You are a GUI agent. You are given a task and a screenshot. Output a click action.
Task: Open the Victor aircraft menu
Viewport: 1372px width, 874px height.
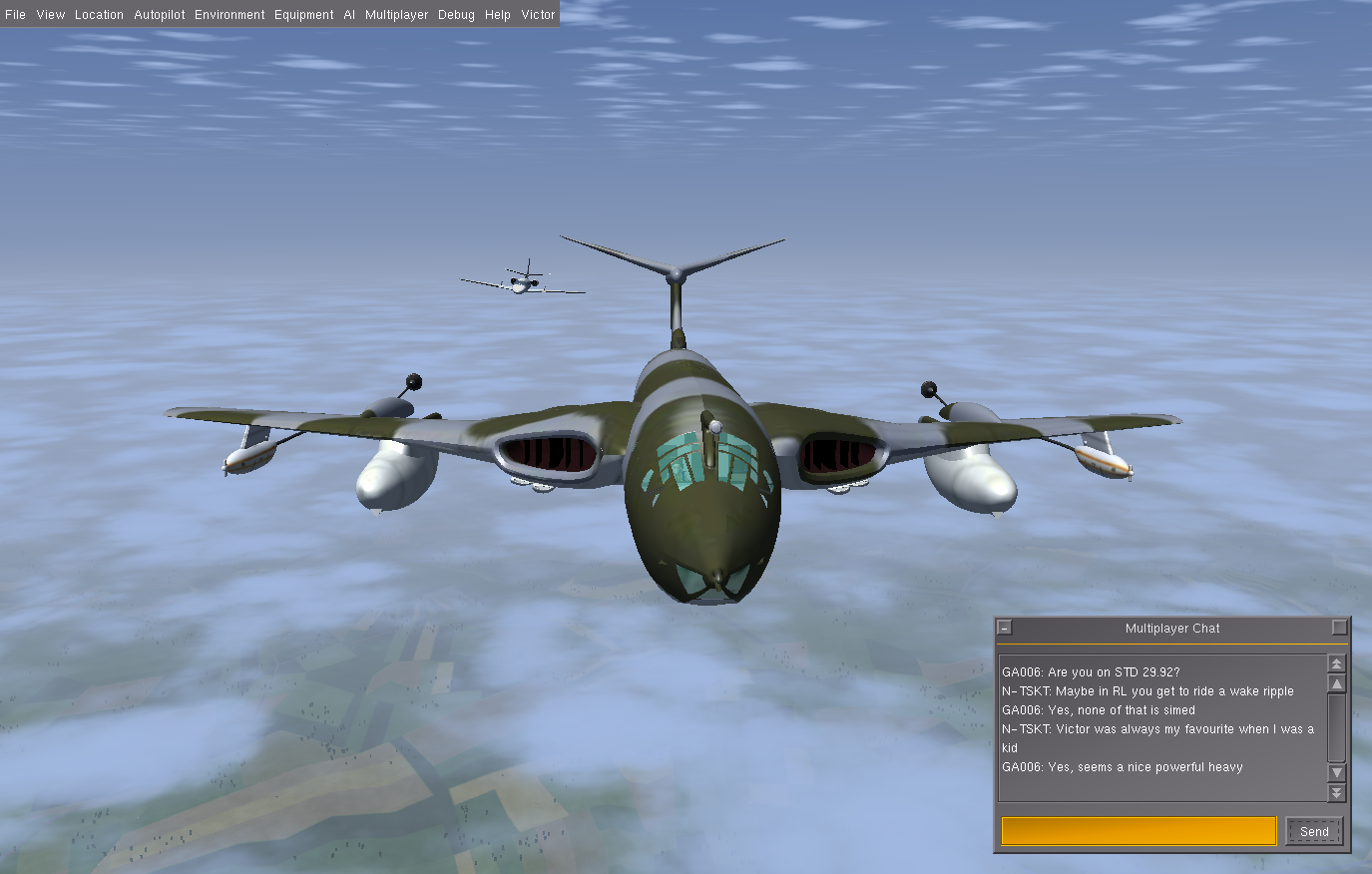tap(538, 15)
